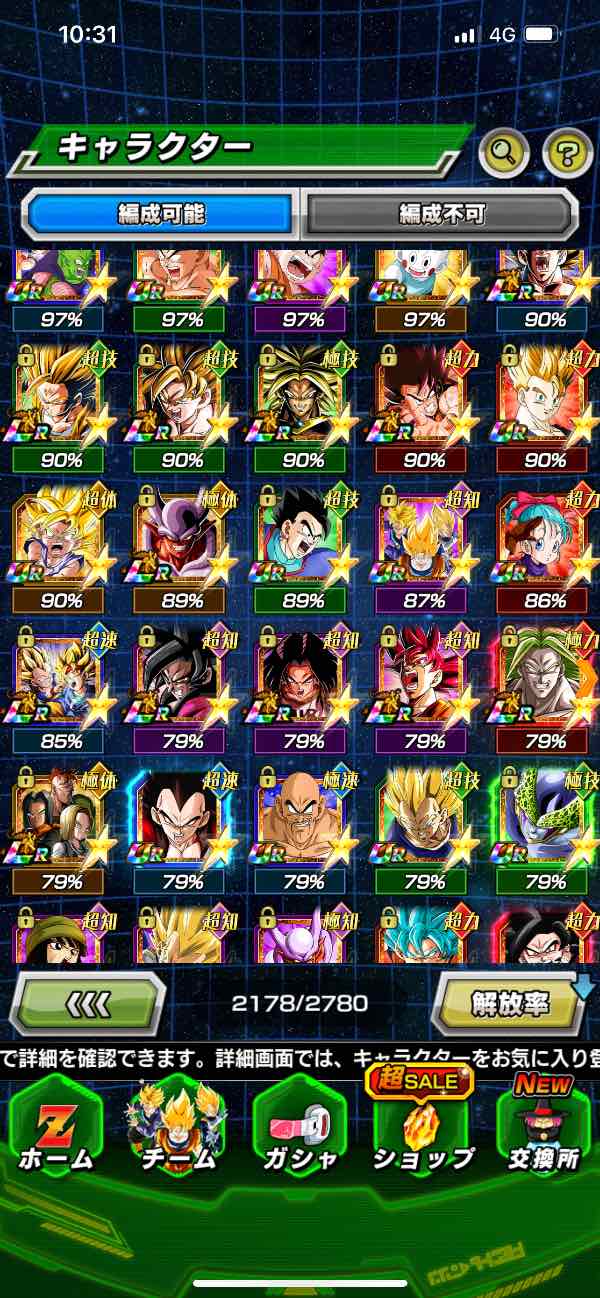Select the black-haired Gohan card at 89%
Viewport: 600px width, 1298px height.
pos(302,540)
